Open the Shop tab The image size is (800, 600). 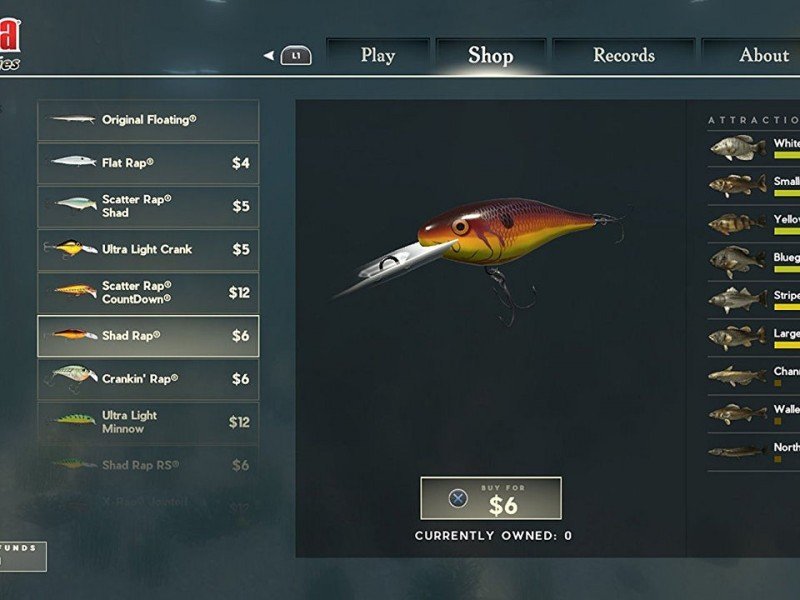(x=490, y=56)
